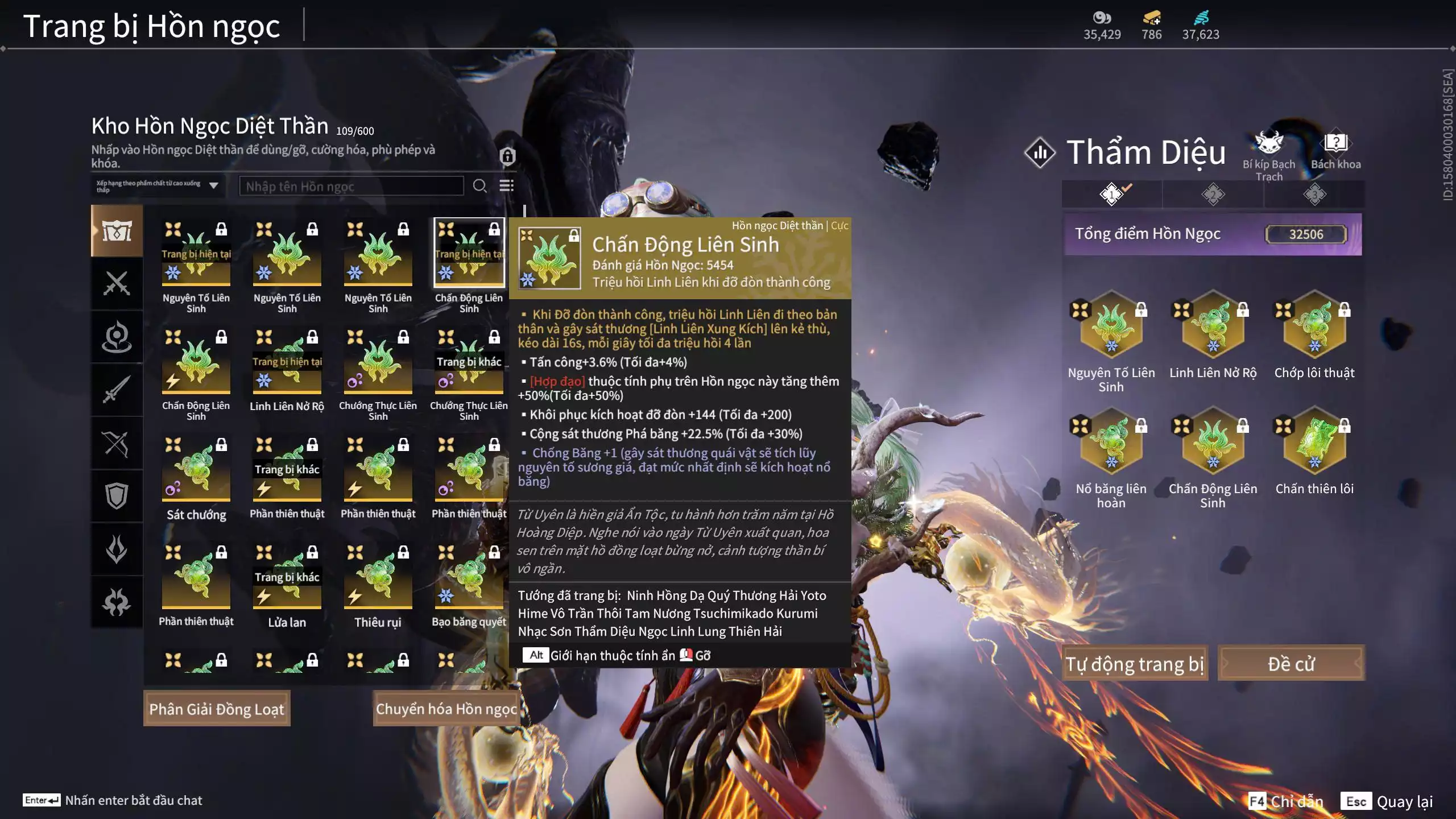
Task: Select the Thiêu rụi jade item
Action: coord(378,580)
